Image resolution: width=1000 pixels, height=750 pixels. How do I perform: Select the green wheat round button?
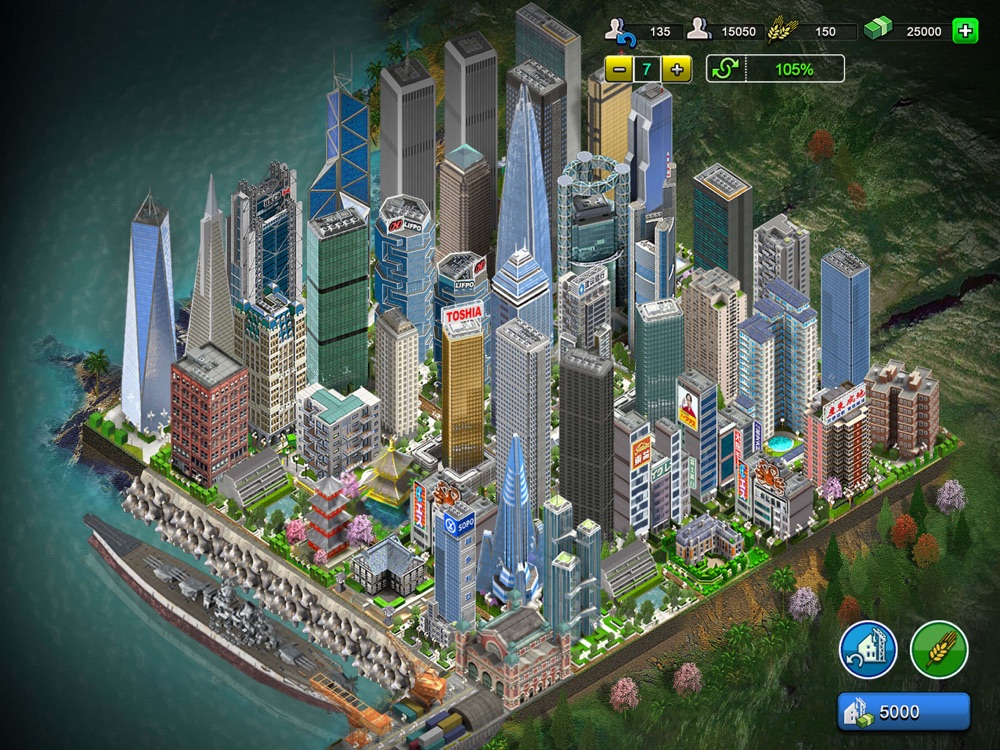click(x=939, y=650)
